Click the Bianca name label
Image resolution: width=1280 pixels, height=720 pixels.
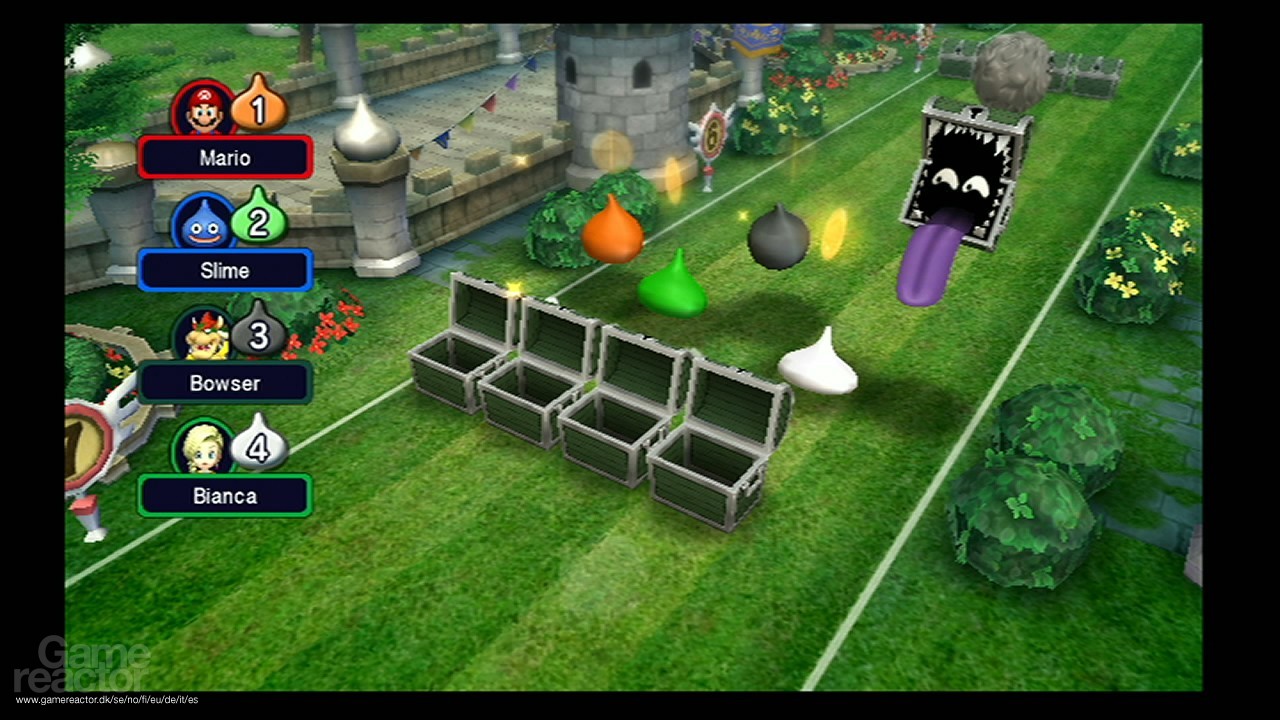click(224, 496)
